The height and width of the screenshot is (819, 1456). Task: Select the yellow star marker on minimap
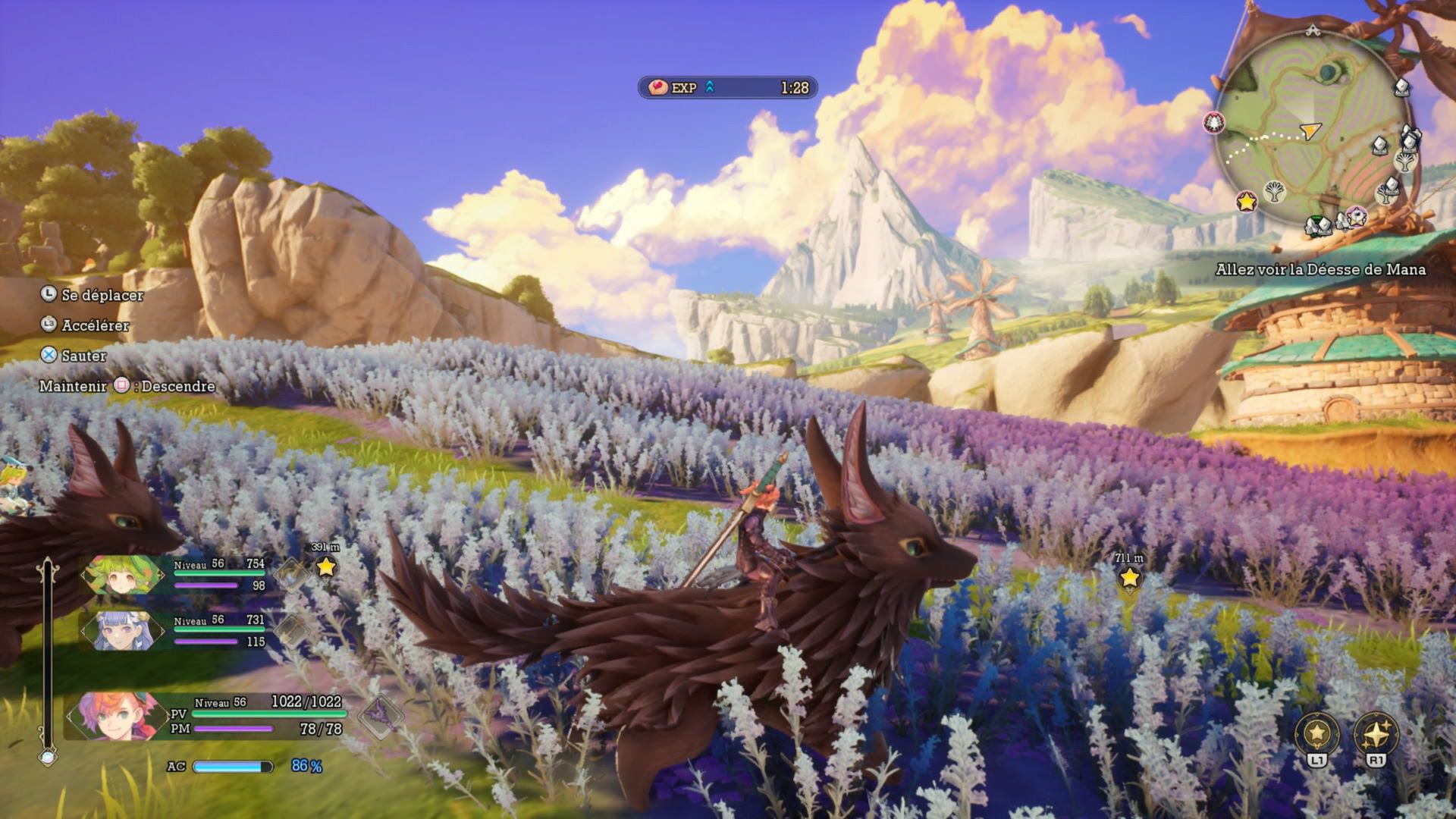tap(1246, 201)
